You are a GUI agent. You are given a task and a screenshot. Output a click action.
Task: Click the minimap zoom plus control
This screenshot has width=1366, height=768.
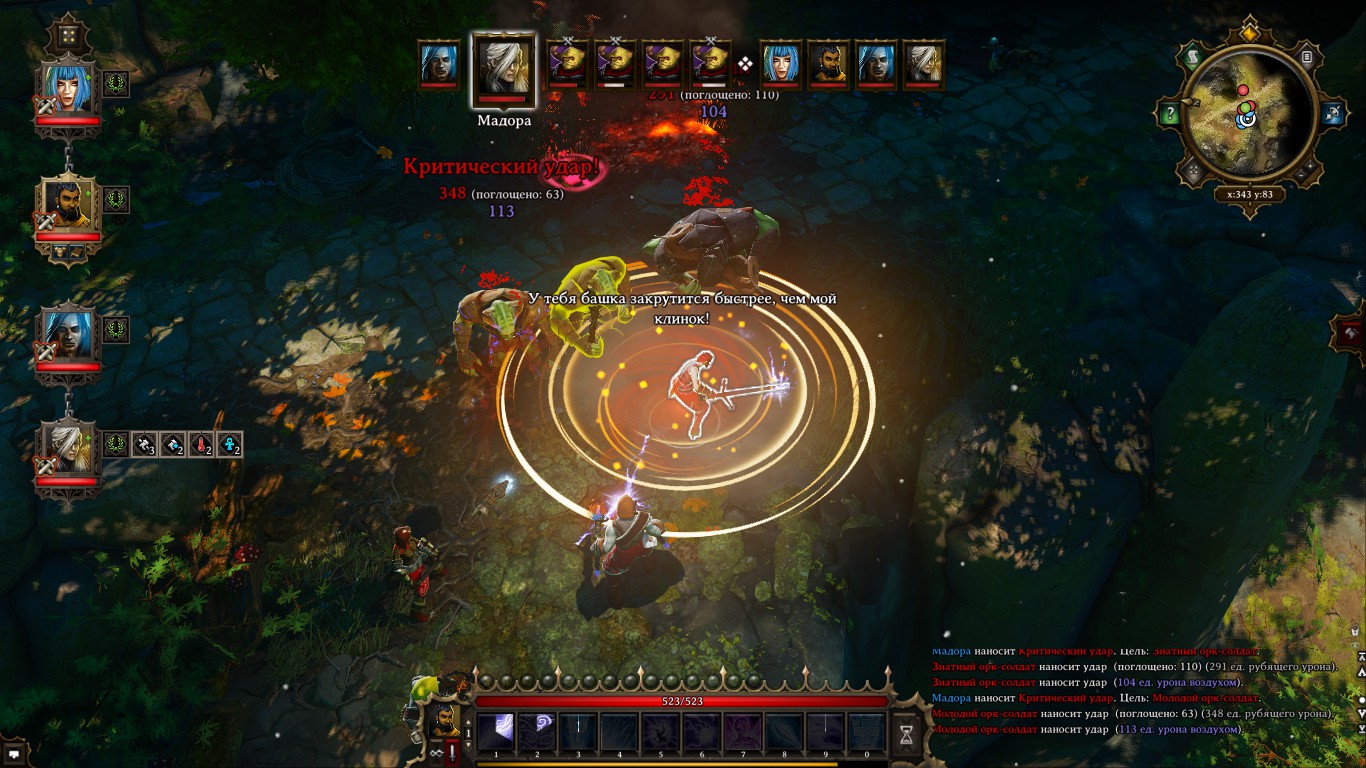(x=1309, y=167)
